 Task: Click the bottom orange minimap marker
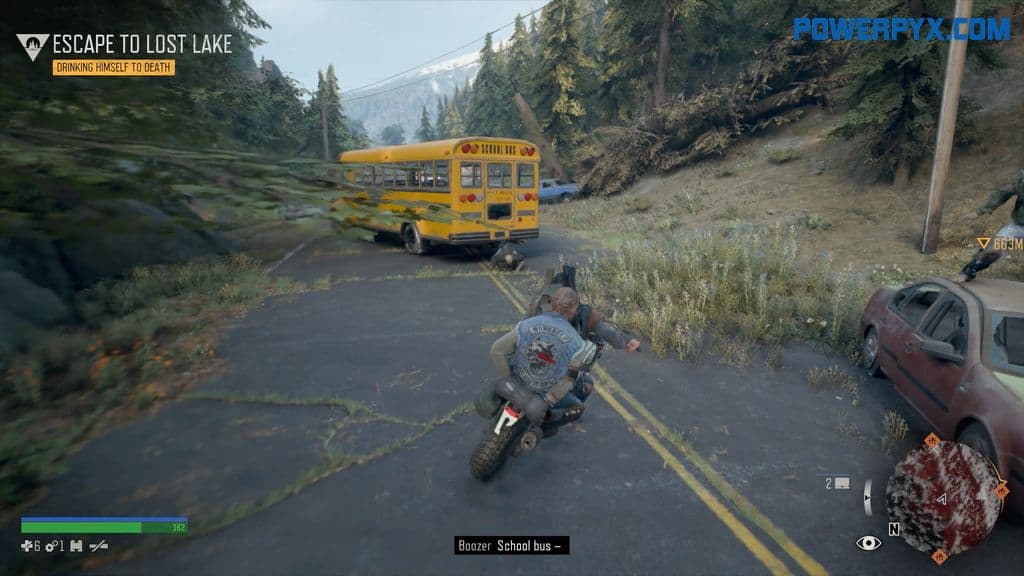tap(939, 555)
